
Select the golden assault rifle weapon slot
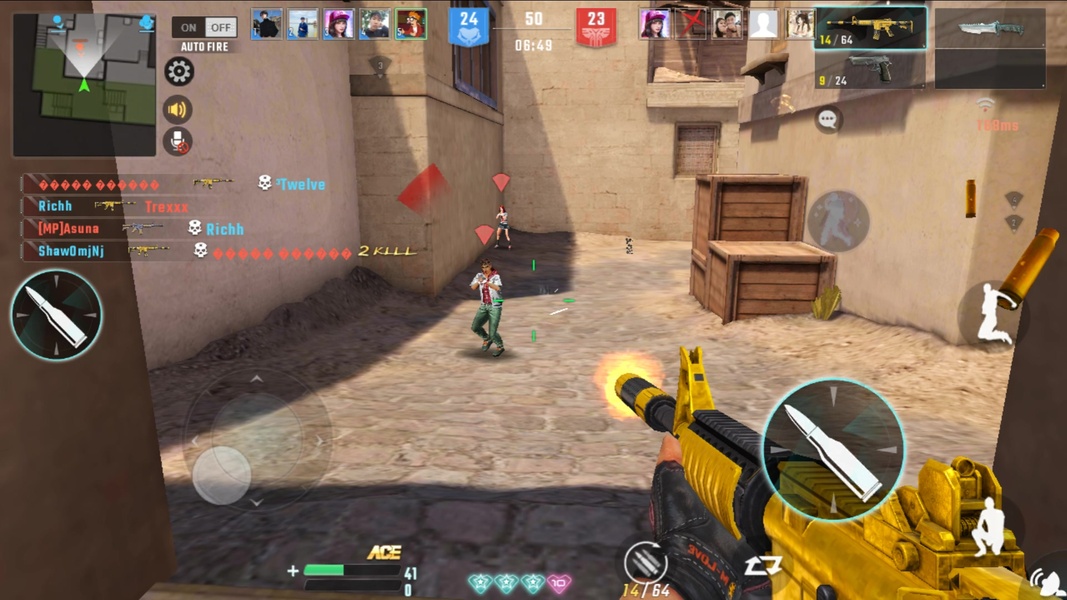point(870,28)
